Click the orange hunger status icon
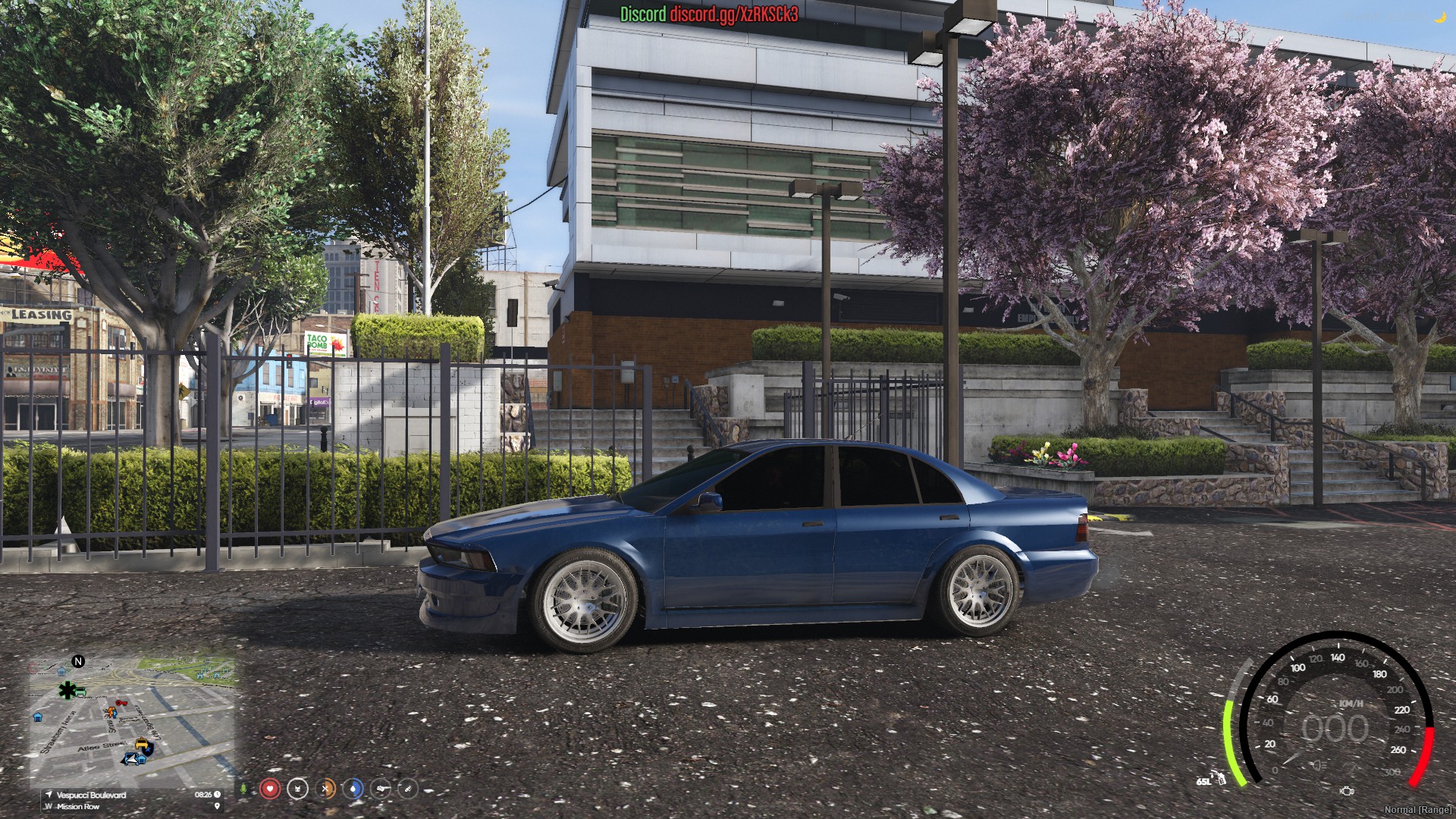The height and width of the screenshot is (819, 1456). click(x=325, y=789)
